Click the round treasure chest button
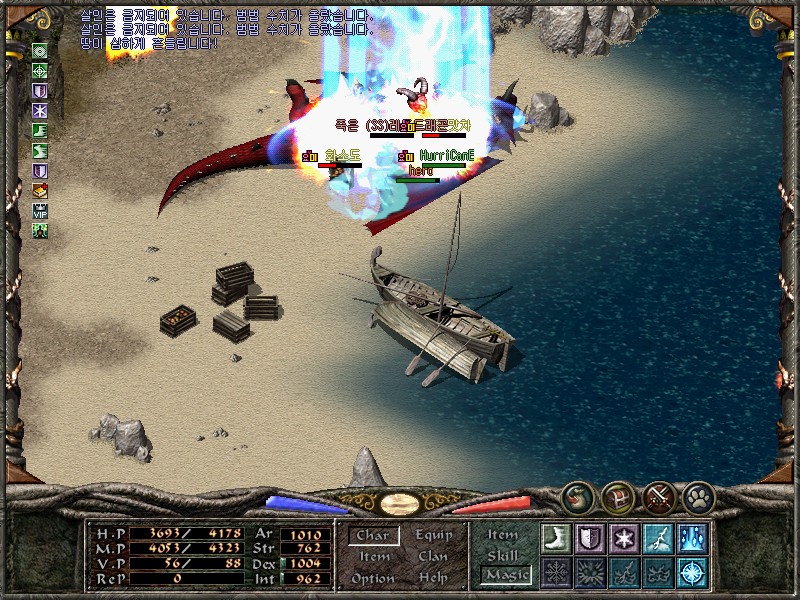The width and height of the screenshot is (800, 600). pyautogui.click(x=617, y=495)
